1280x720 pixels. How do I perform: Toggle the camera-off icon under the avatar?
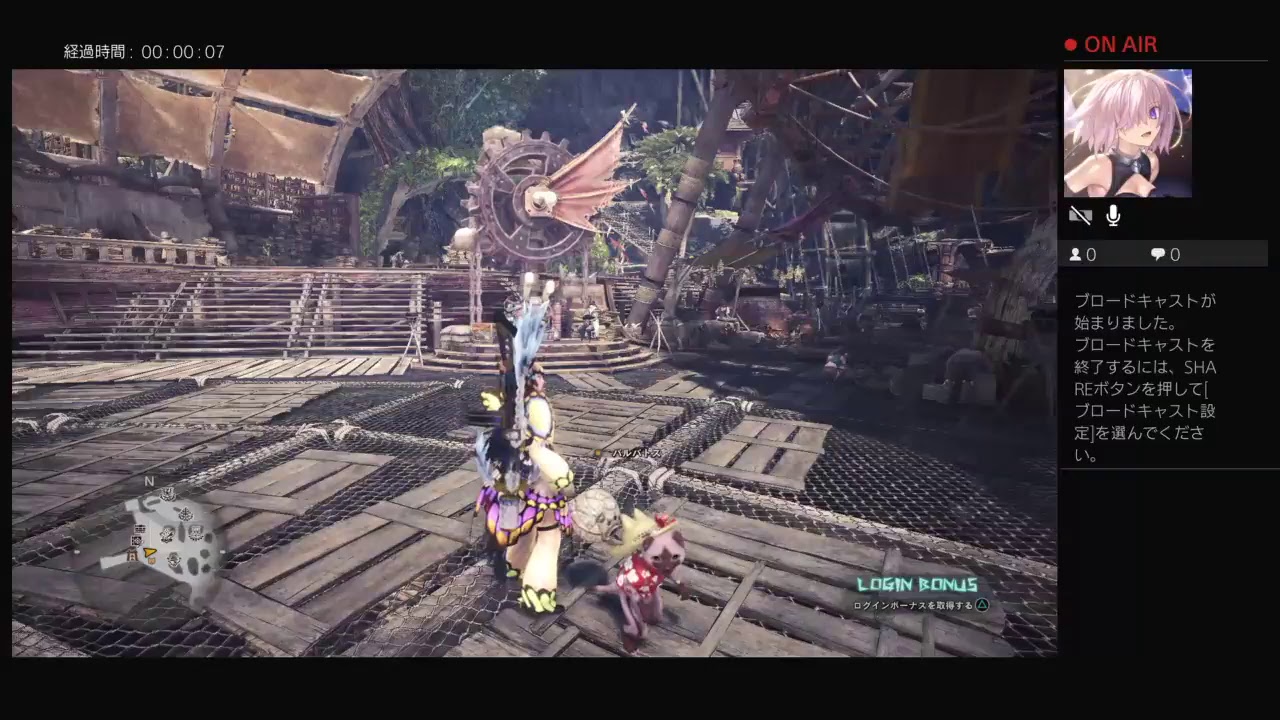1080,215
